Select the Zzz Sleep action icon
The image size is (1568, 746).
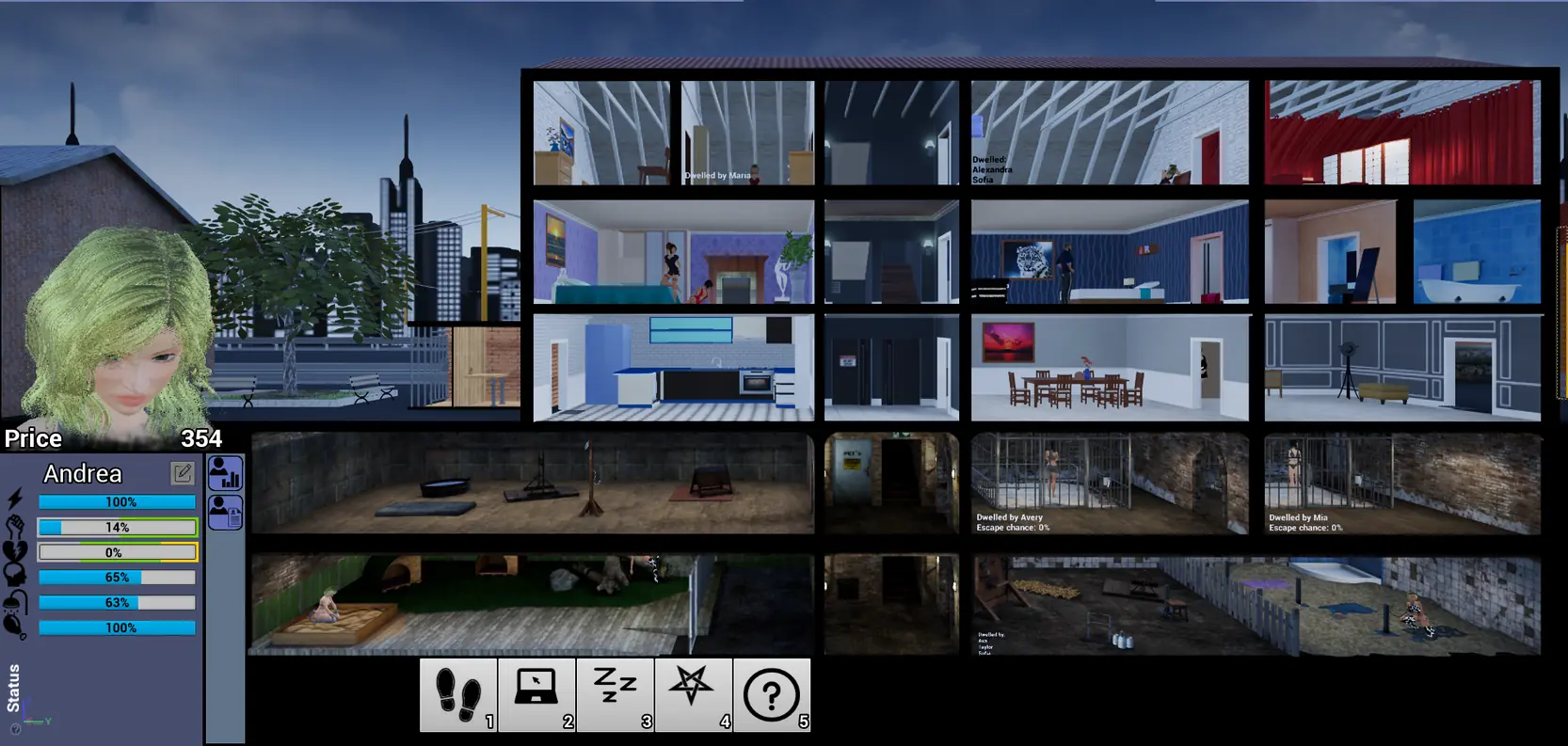[616, 694]
